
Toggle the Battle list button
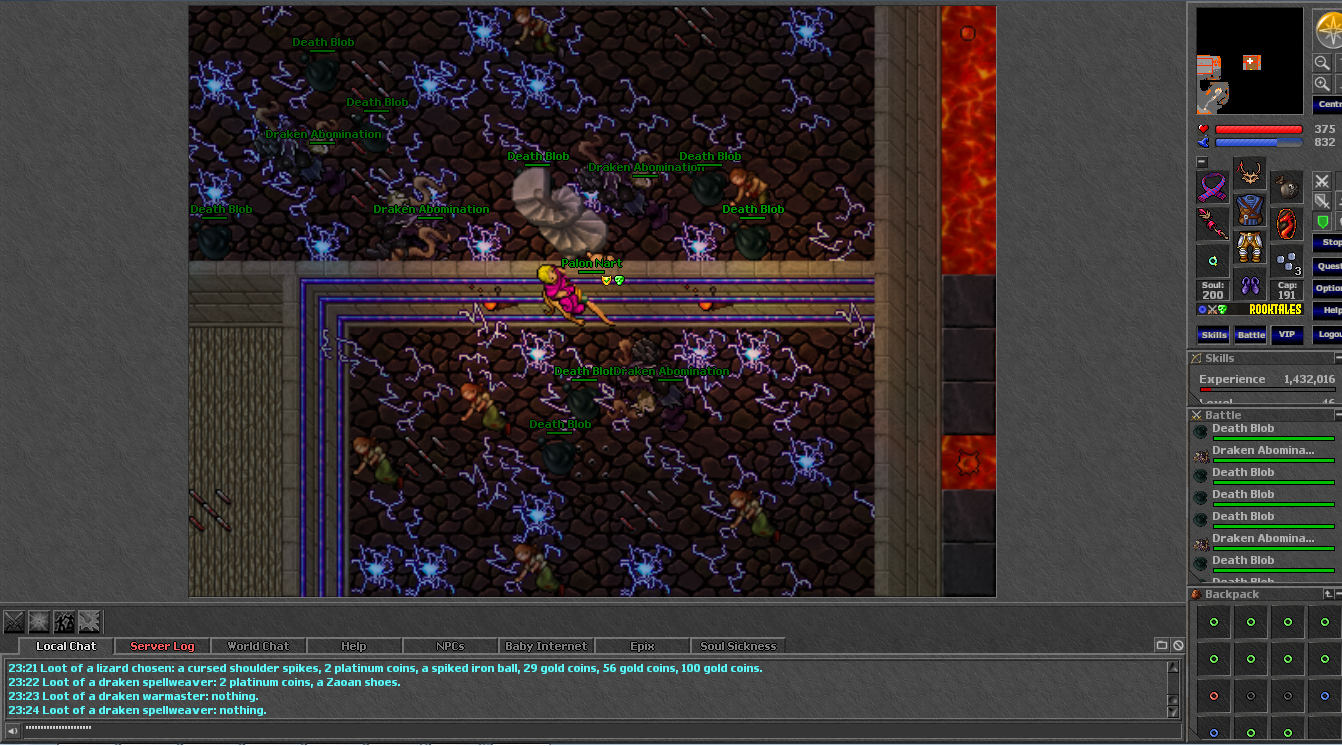1250,335
